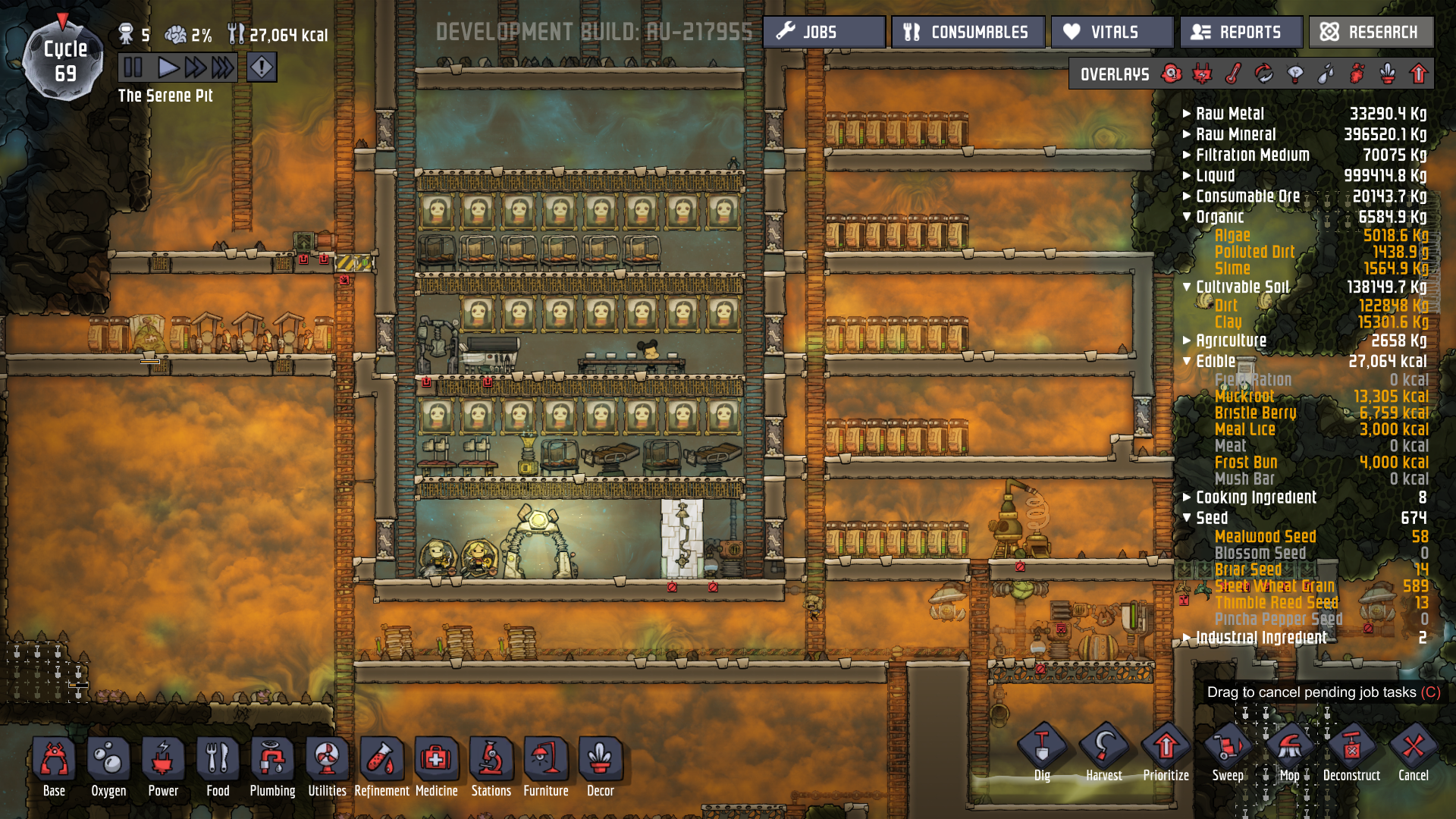Pause the game with the pause button
The height and width of the screenshot is (819, 1456).
[x=133, y=67]
